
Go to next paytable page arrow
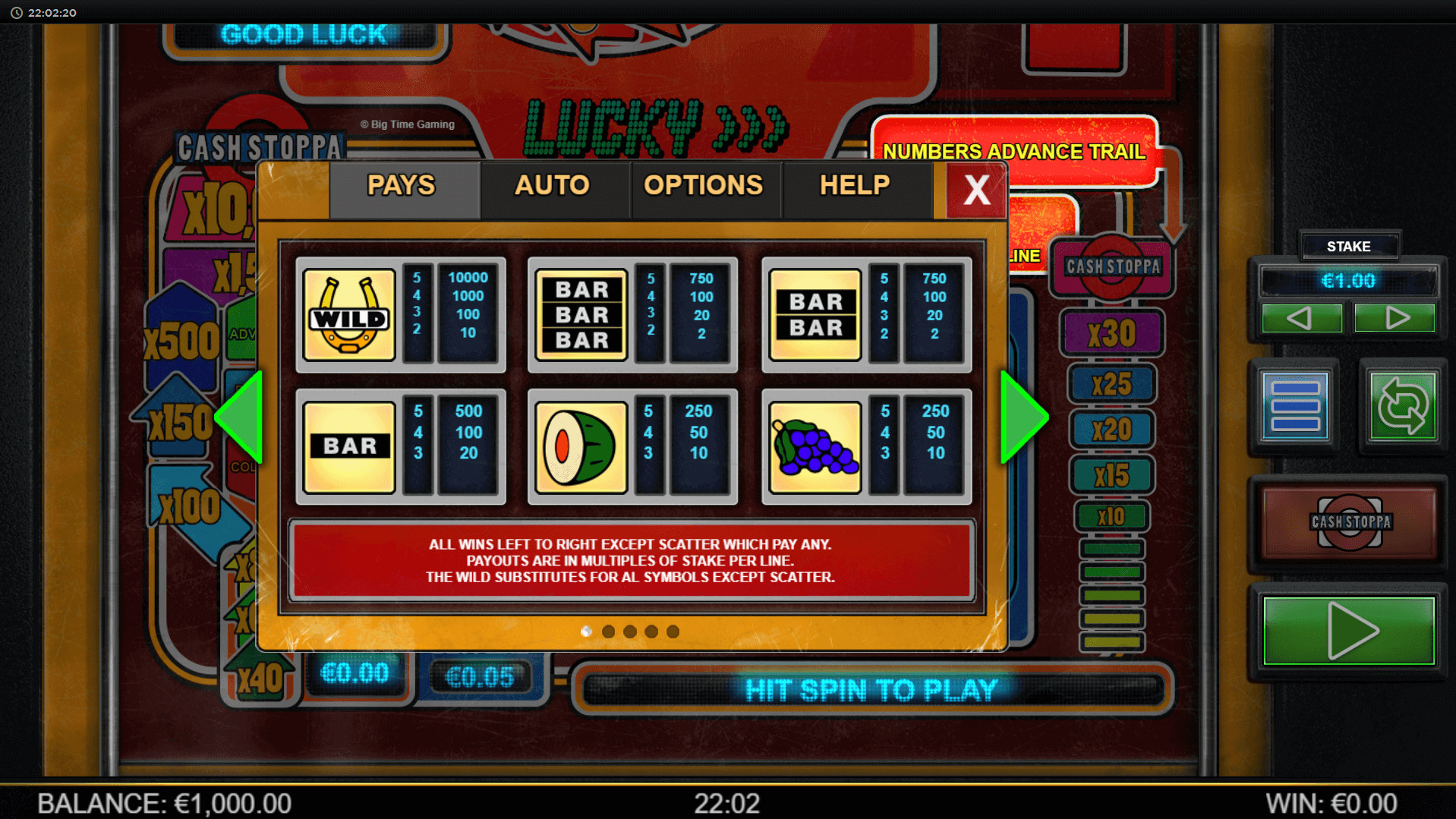point(1023,417)
